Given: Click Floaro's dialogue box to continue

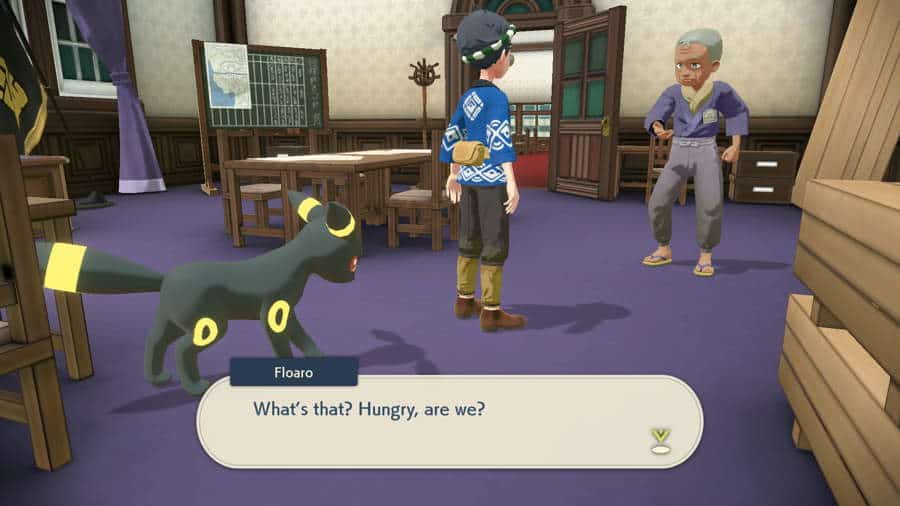Looking at the screenshot, I should (449, 421).
